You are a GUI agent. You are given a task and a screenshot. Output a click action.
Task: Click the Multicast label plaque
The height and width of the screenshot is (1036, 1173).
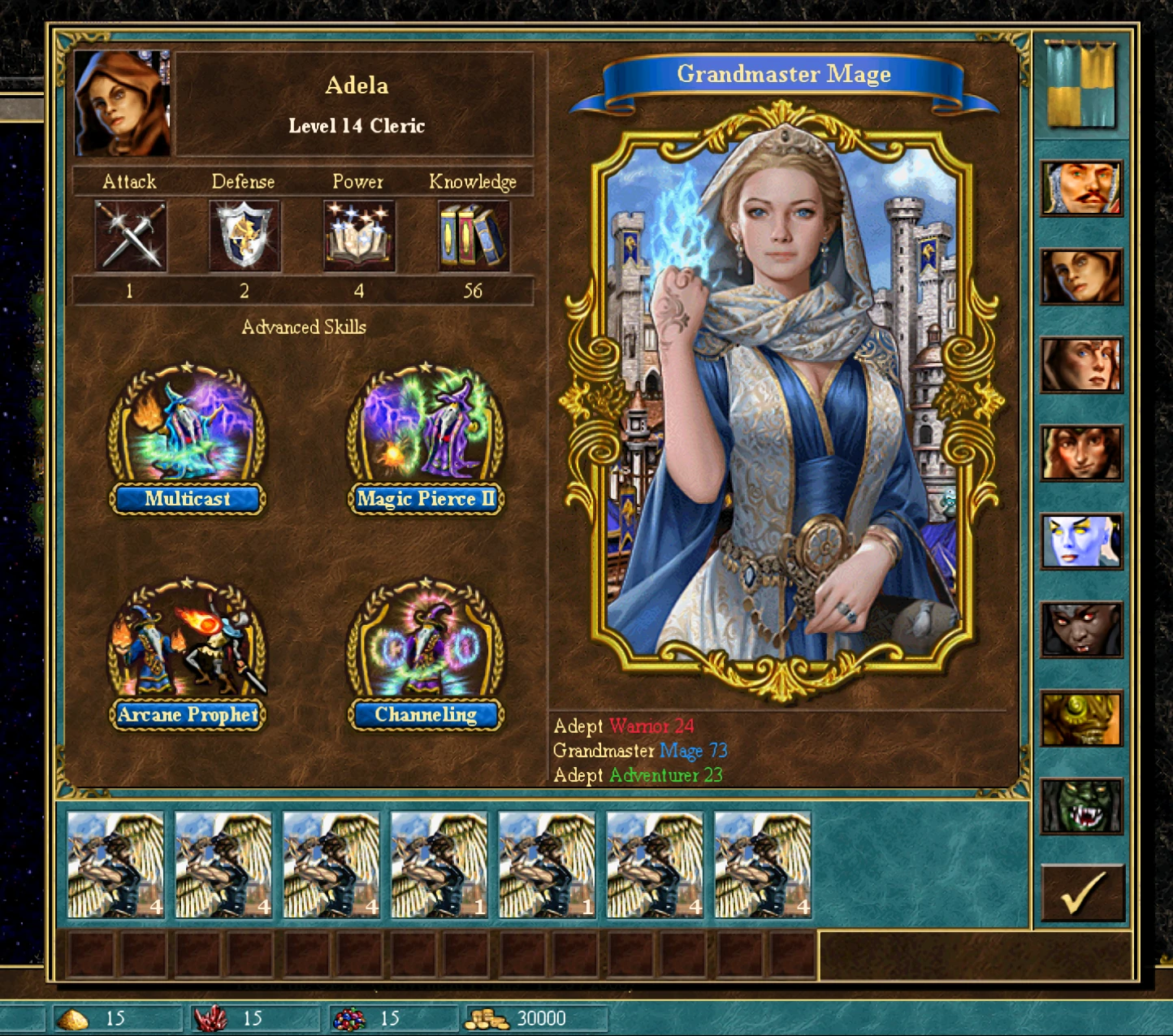click(185, 499)
